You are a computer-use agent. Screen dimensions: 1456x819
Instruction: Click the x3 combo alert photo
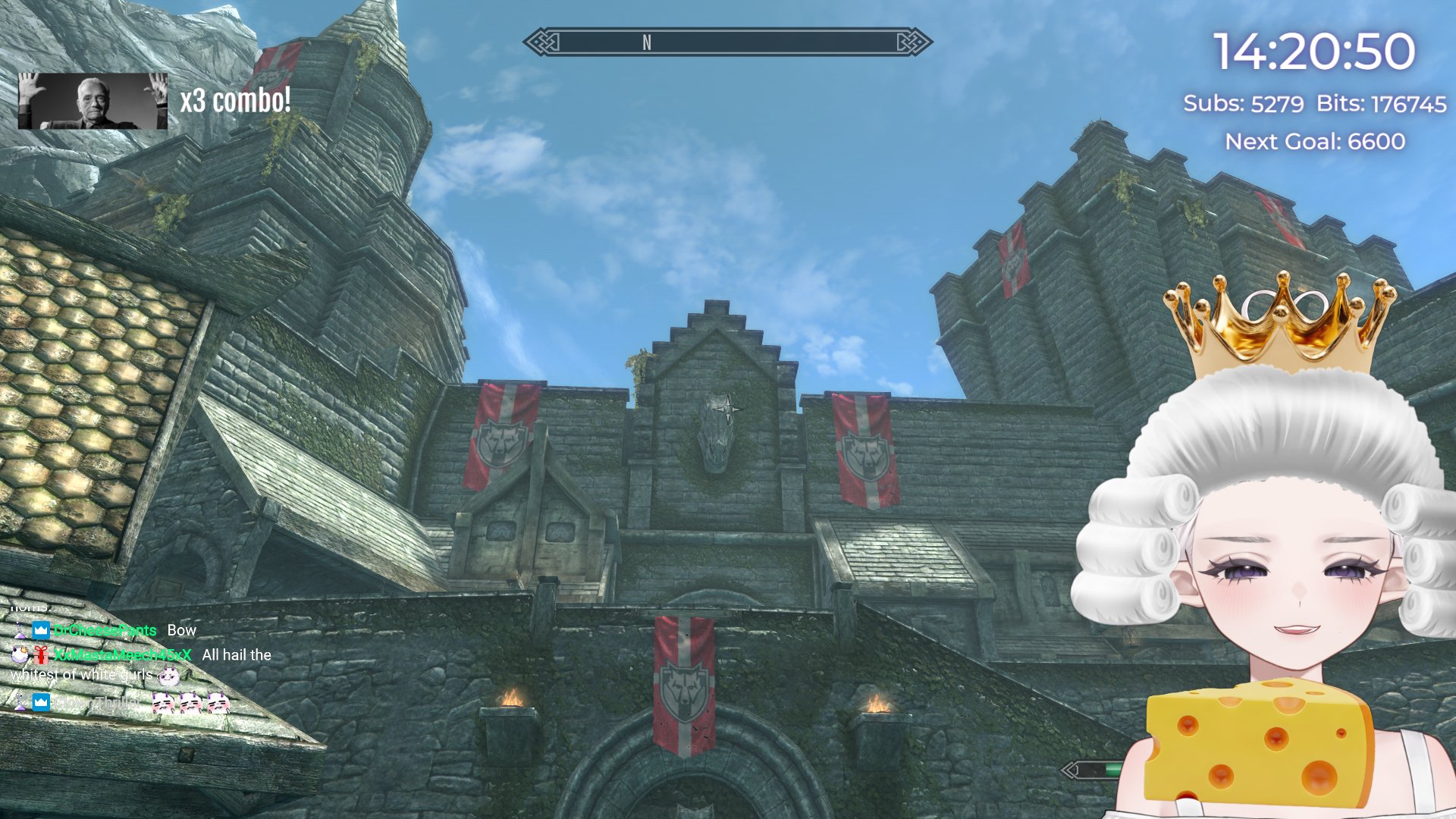coord(93,101)
